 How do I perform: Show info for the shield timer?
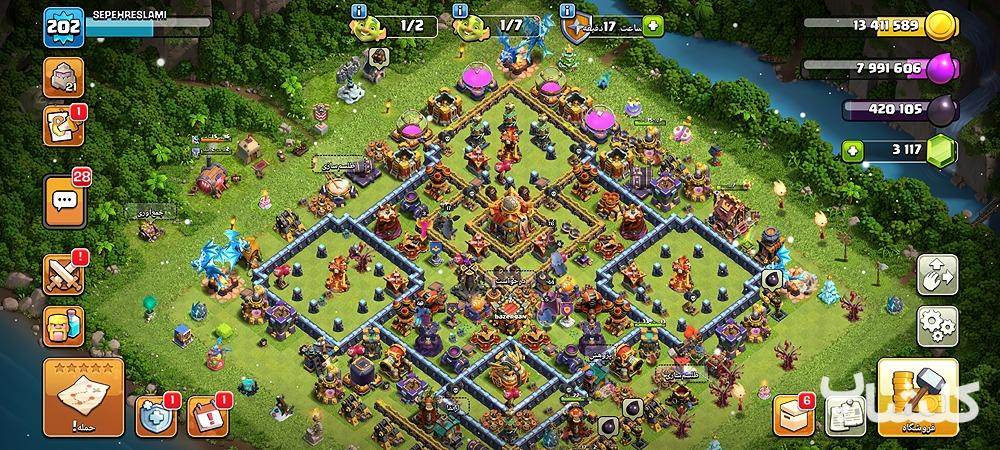[x=567, y=9]
